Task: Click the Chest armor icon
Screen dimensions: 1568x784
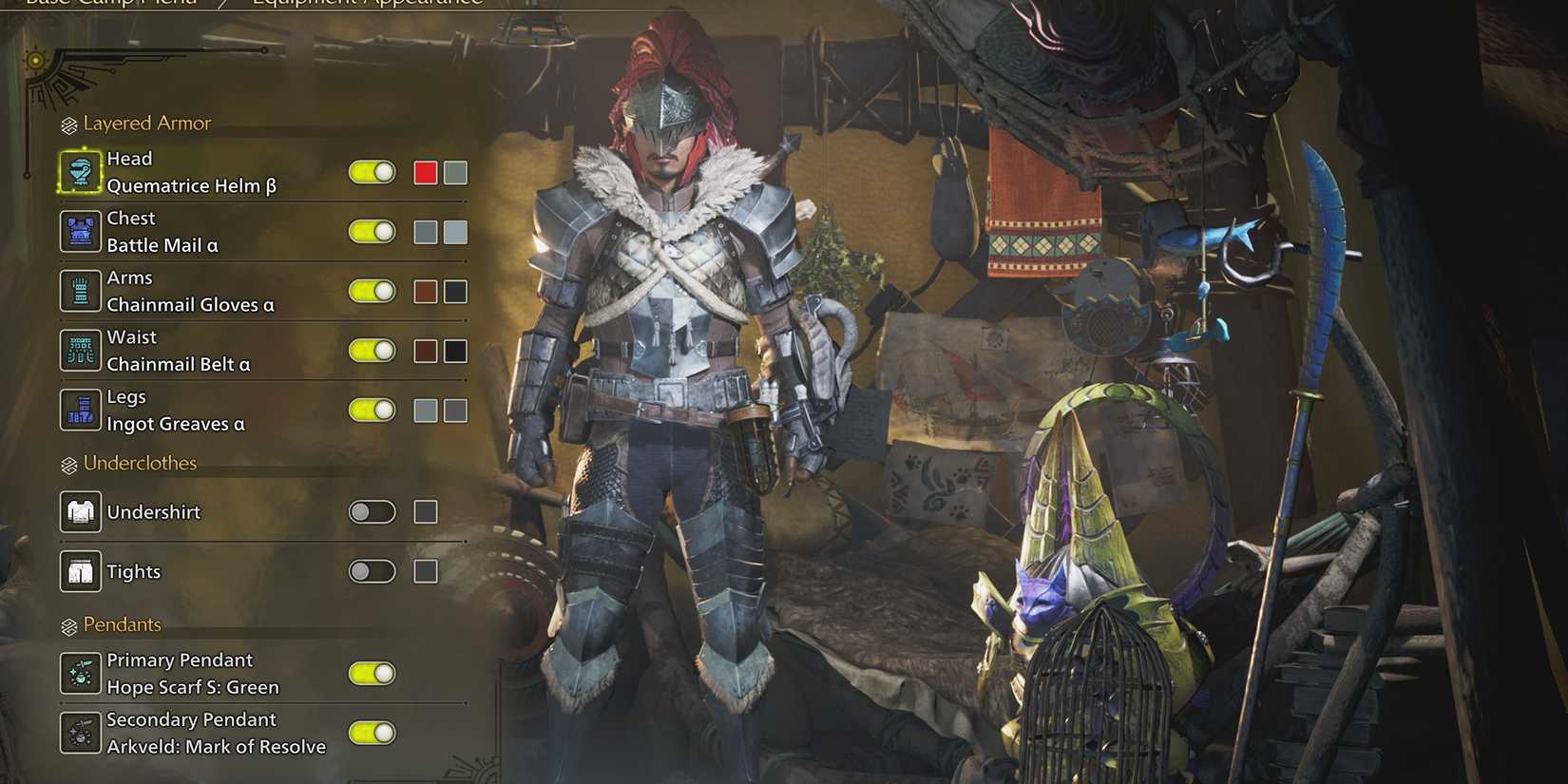Action: pos(81,231)
